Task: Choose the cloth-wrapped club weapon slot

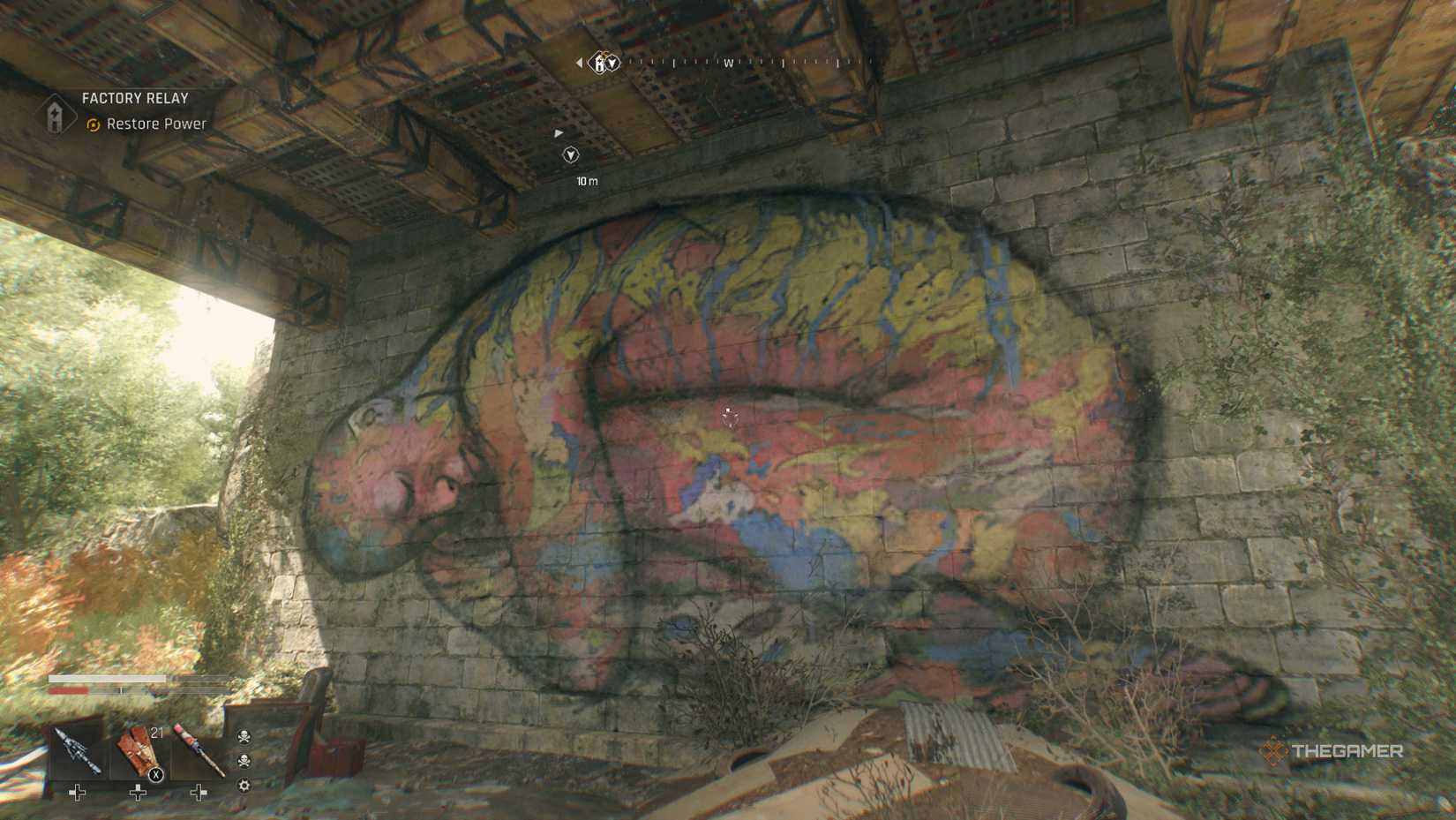Action: tap(197, 751)
